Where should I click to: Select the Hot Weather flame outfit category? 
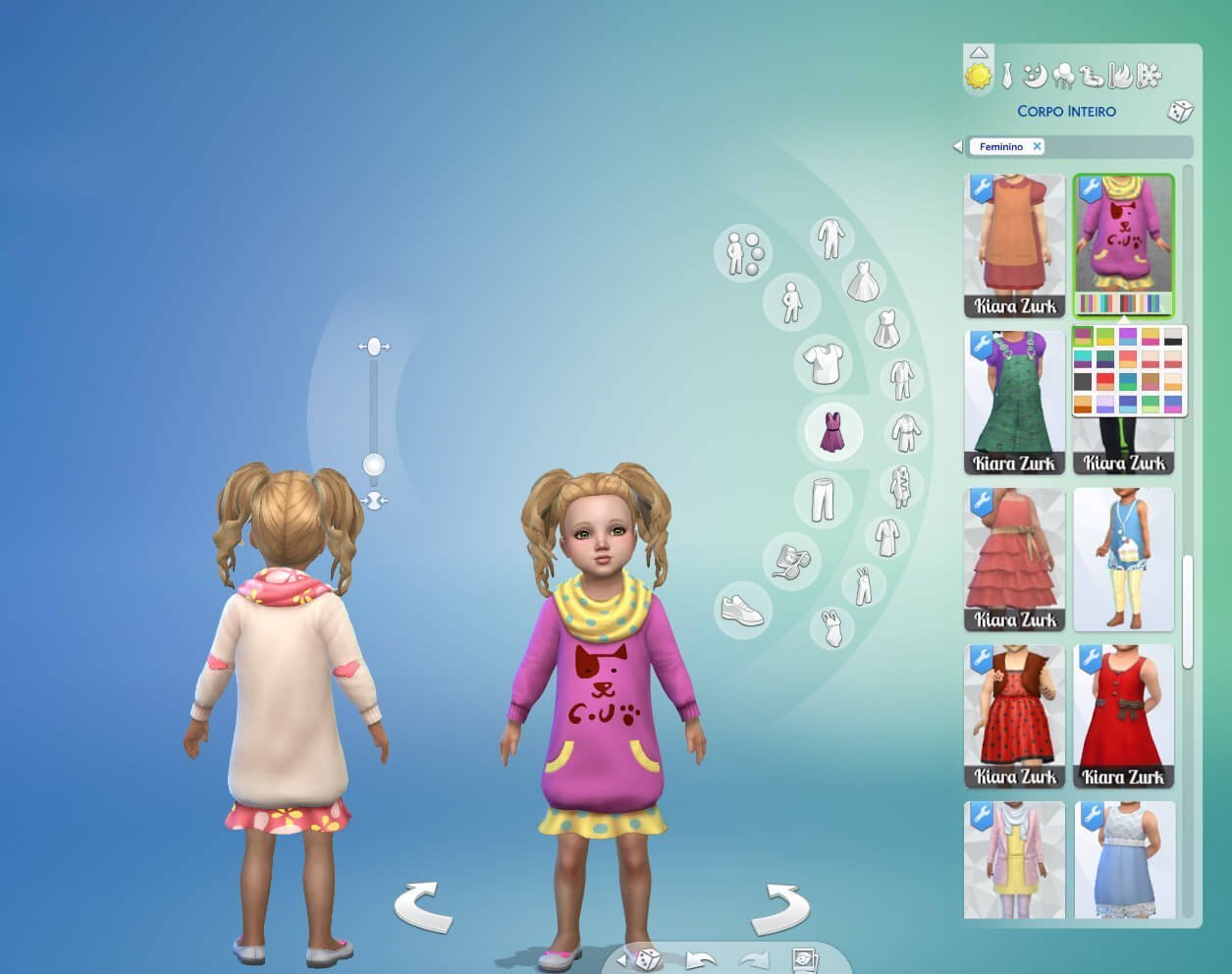[1120, 75]
